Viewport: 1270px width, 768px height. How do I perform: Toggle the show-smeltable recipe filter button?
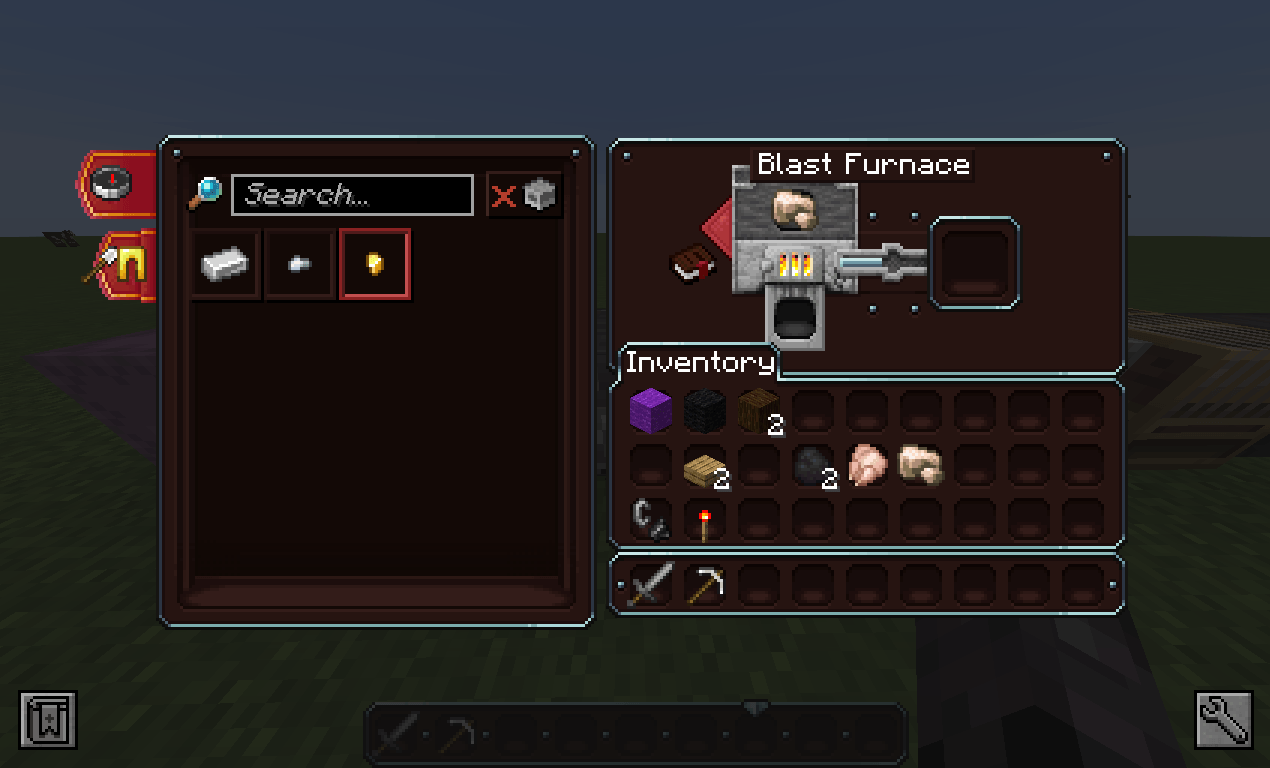(524, 195)
